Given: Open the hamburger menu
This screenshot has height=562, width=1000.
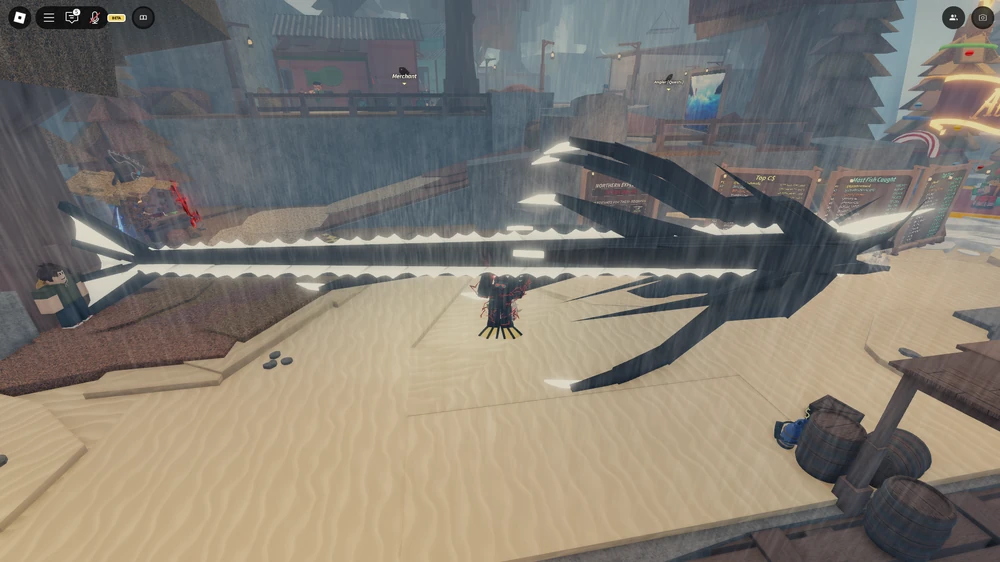Looking at the screenshot, I should 48,17.
